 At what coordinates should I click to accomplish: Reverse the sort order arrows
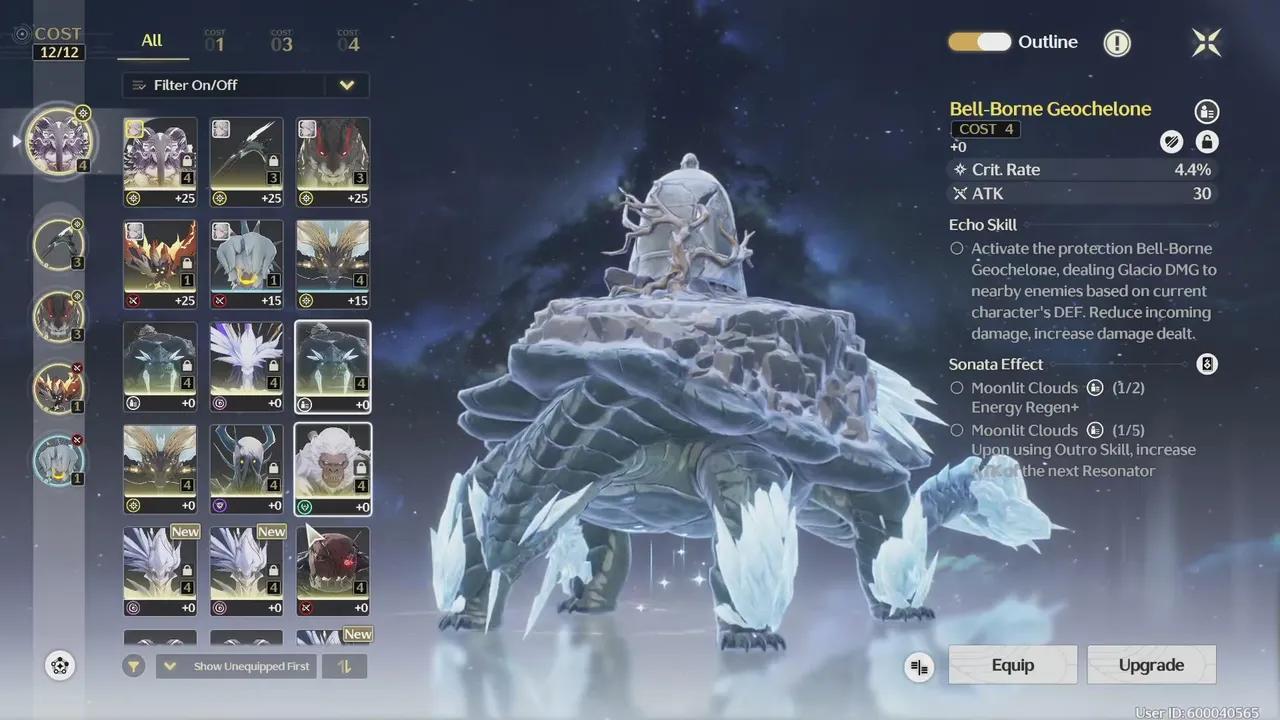pos(345,666)
